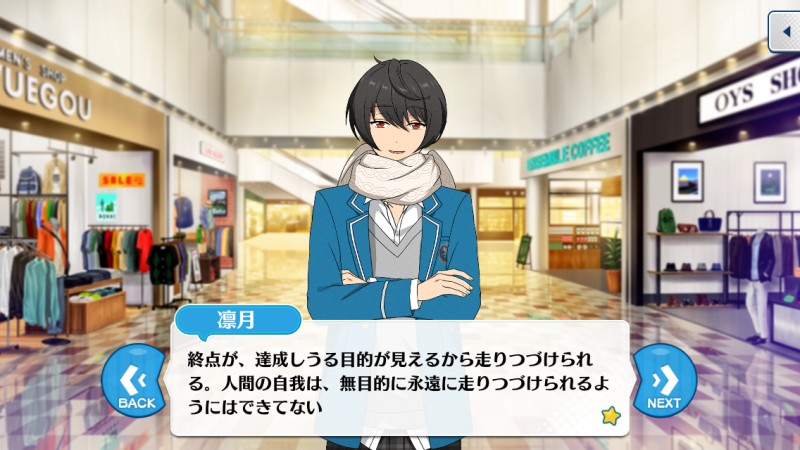Tap the dialogue text box to continue
The width and height of the screenshot is (800, 450).
click(400, 382)
